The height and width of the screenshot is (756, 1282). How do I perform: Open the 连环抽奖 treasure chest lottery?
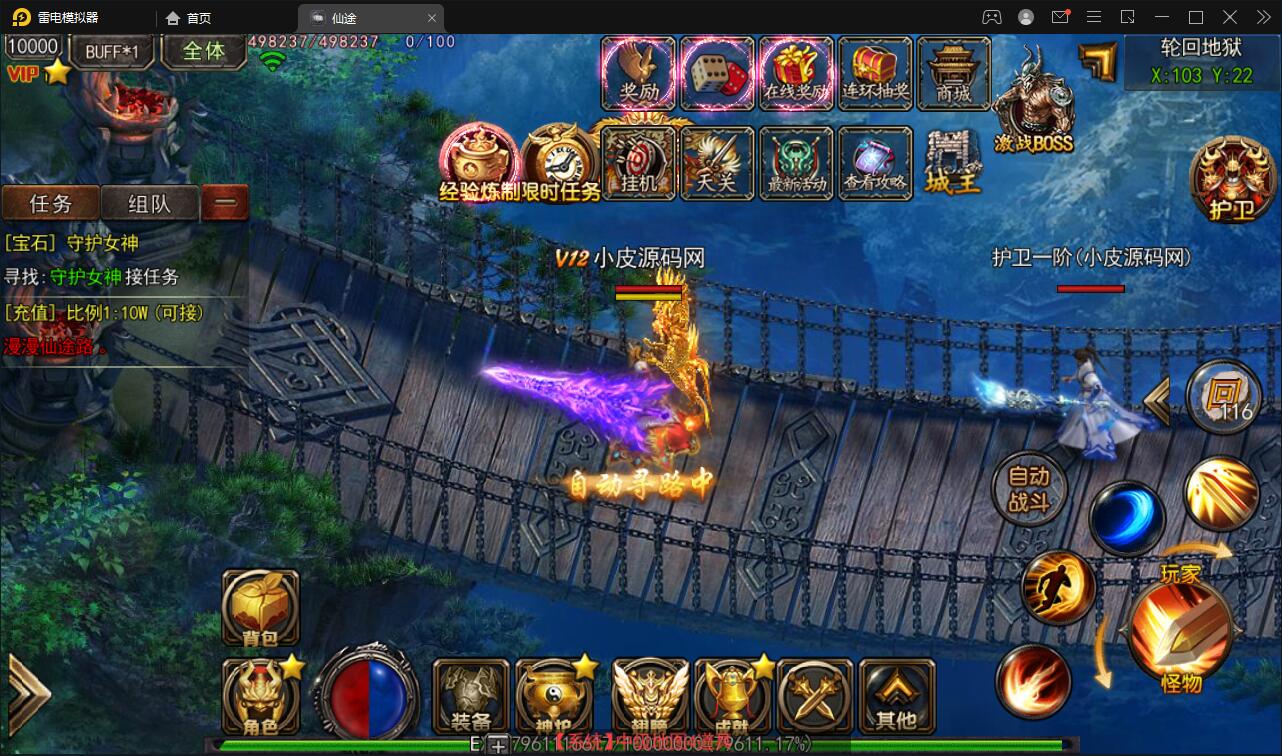[x=875, y=73]
